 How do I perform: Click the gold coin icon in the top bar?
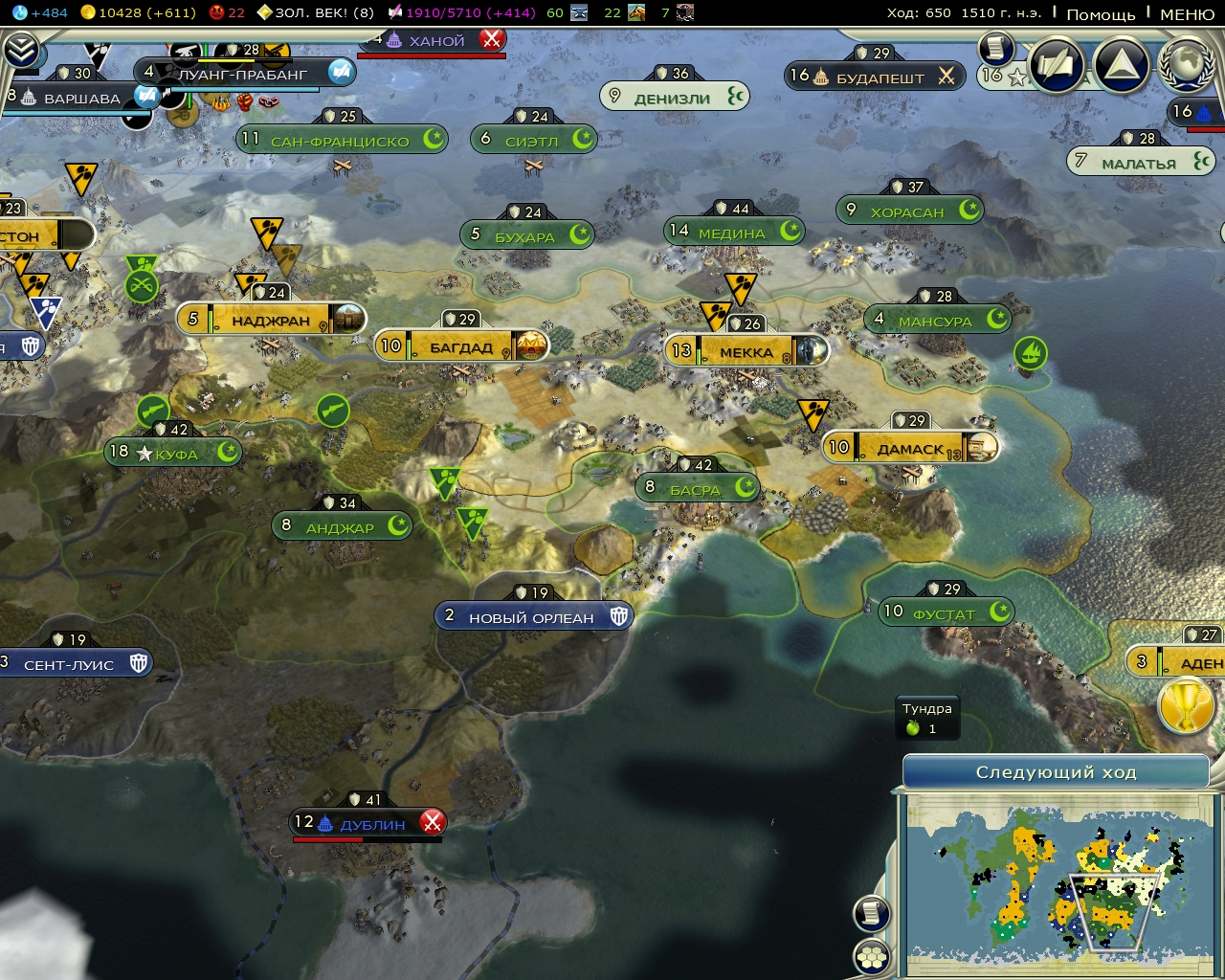(x=89, y=11)
